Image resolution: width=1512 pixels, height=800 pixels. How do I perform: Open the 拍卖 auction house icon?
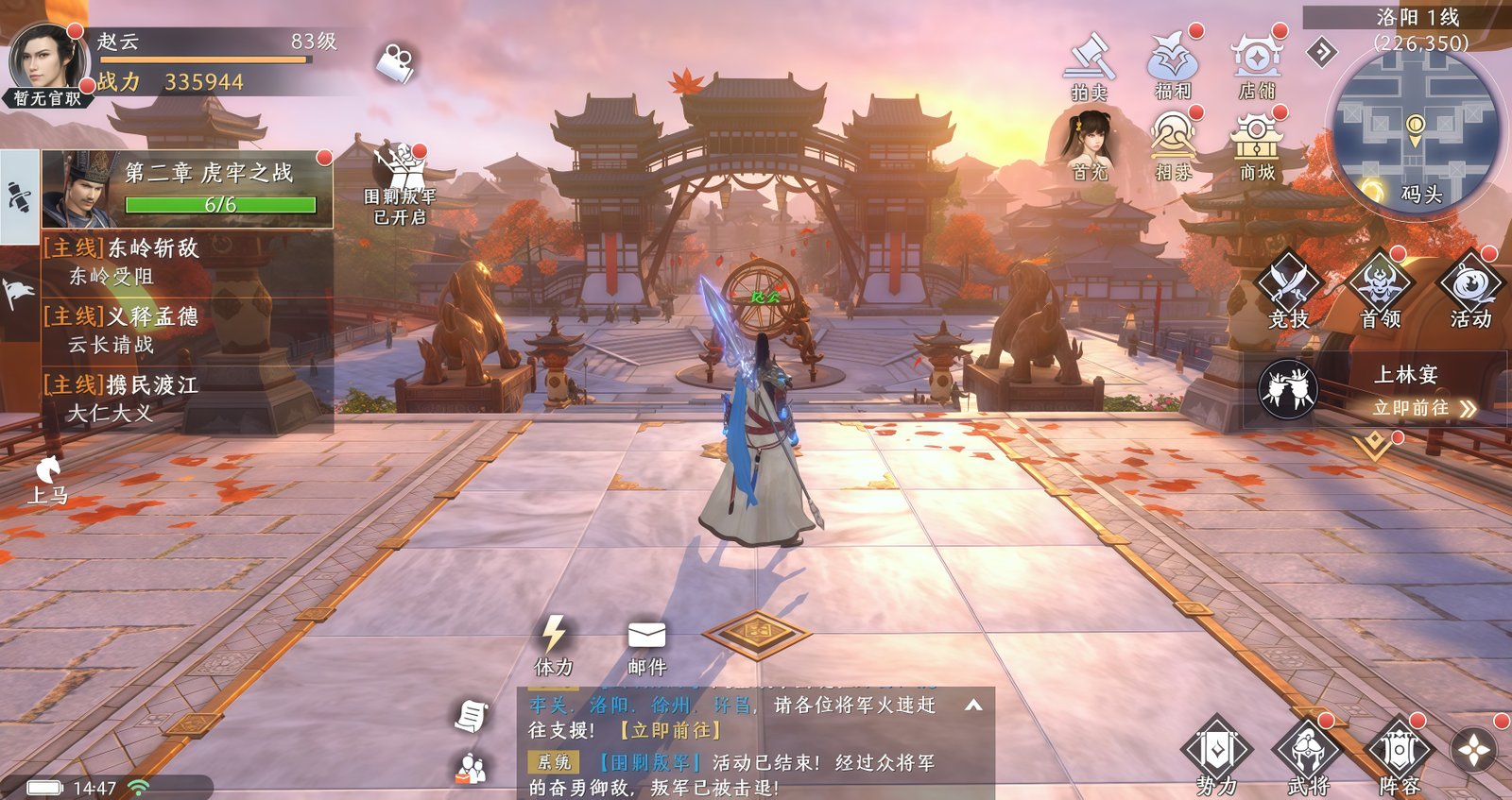tap(1090, 64)
